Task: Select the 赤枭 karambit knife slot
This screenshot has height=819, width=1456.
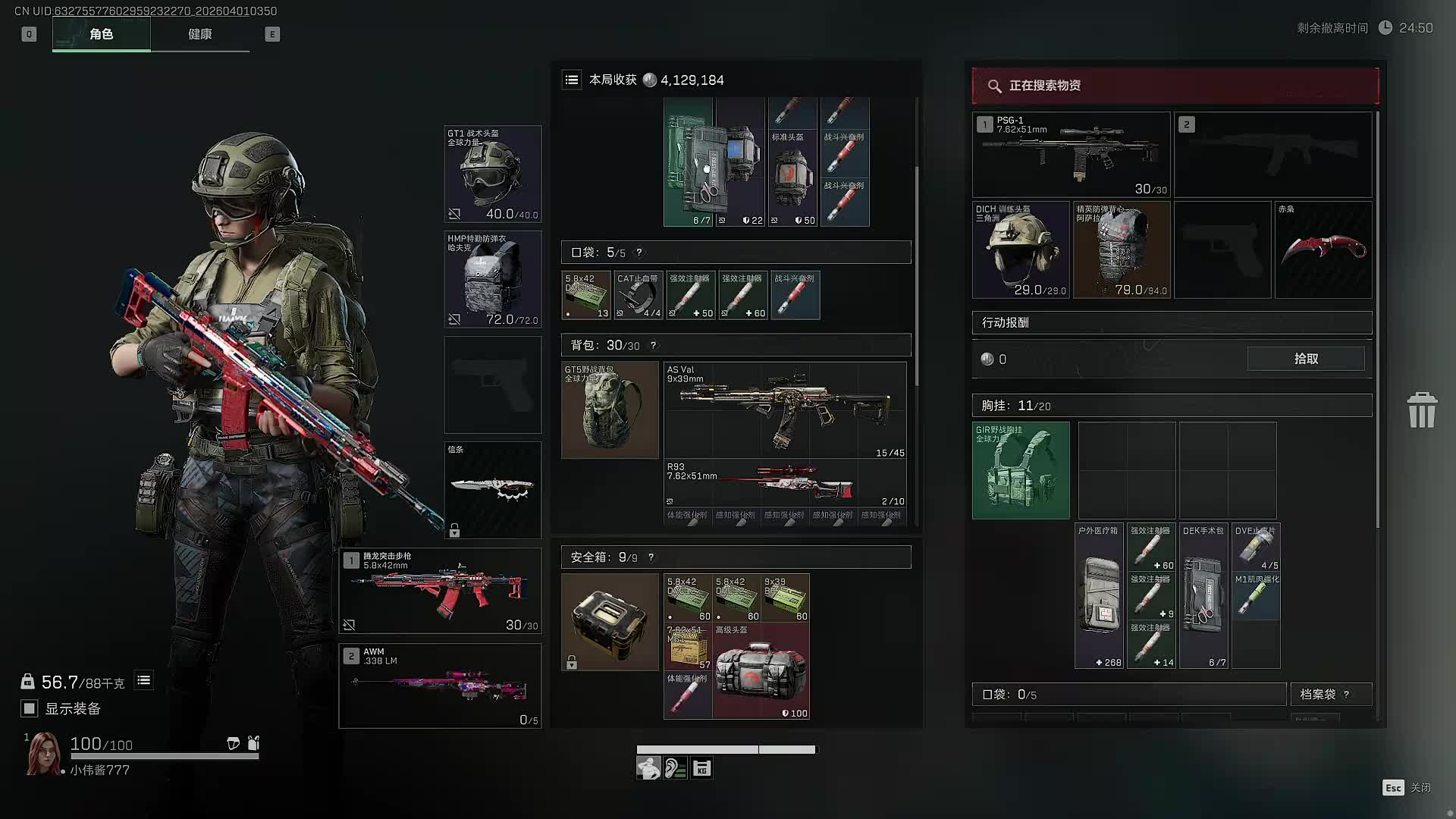Action: click(x=1323, y=249)
